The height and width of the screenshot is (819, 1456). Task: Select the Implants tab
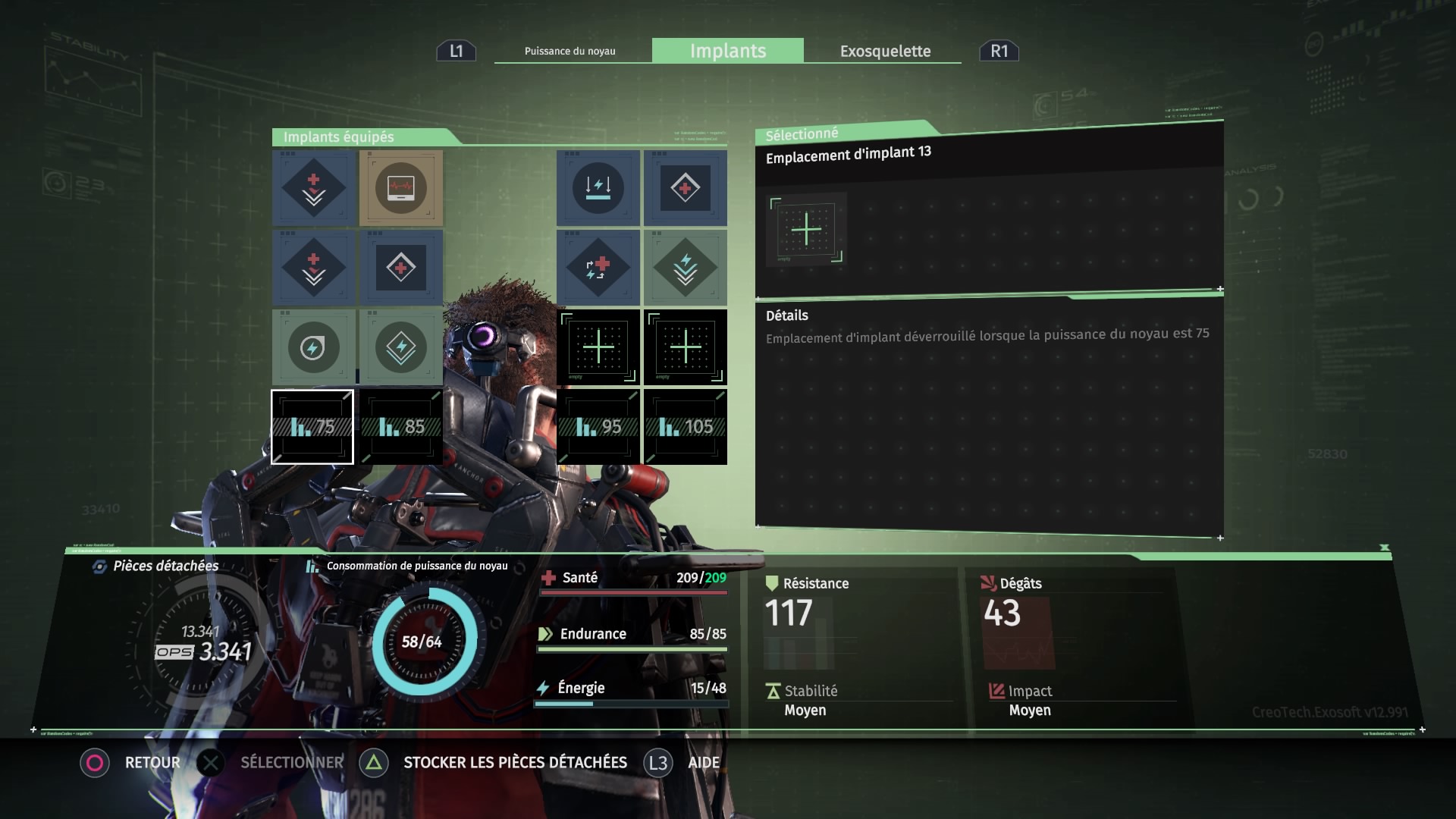[x=728, y=51]
